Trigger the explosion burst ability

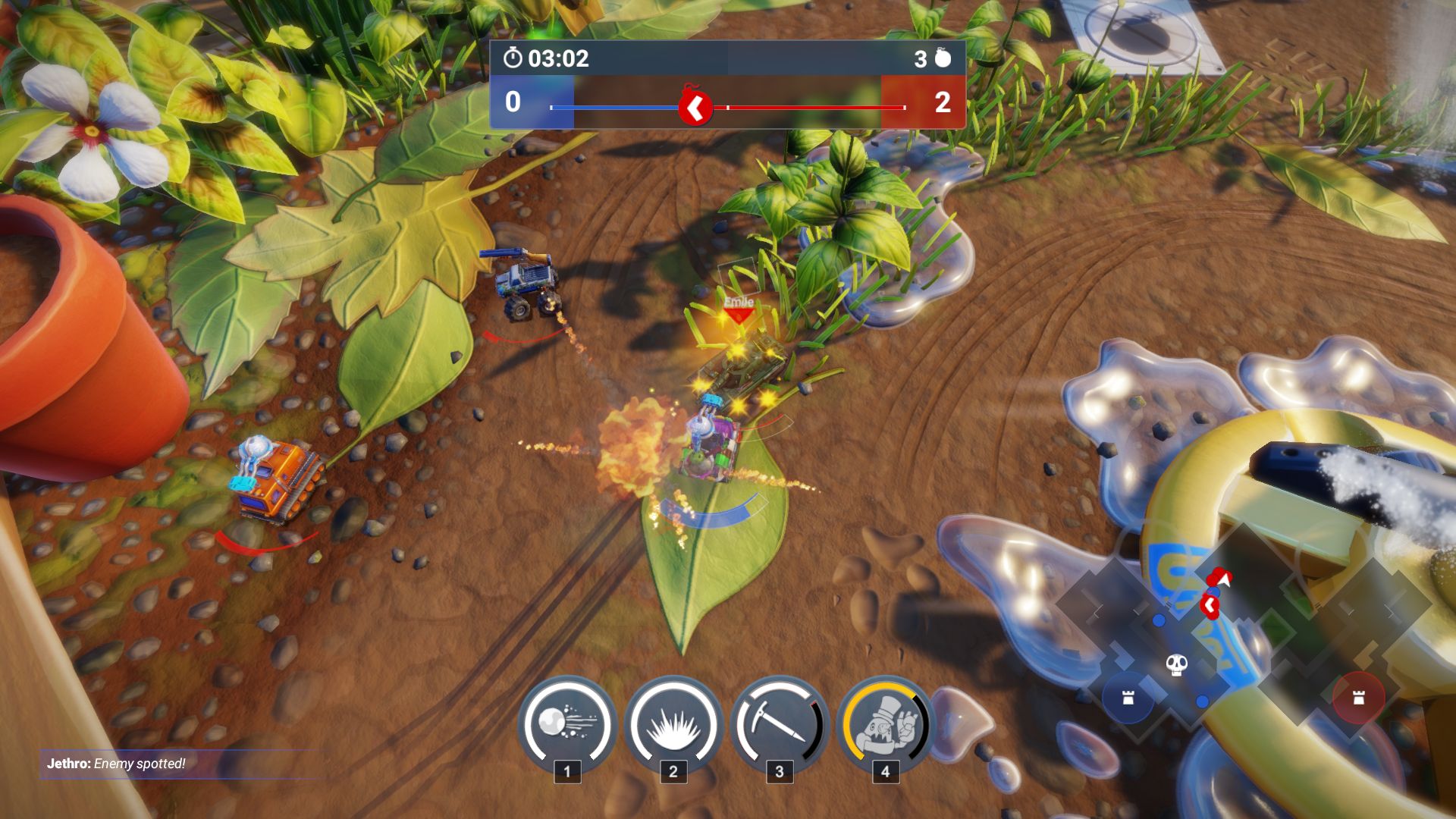[x=673, y=723]
